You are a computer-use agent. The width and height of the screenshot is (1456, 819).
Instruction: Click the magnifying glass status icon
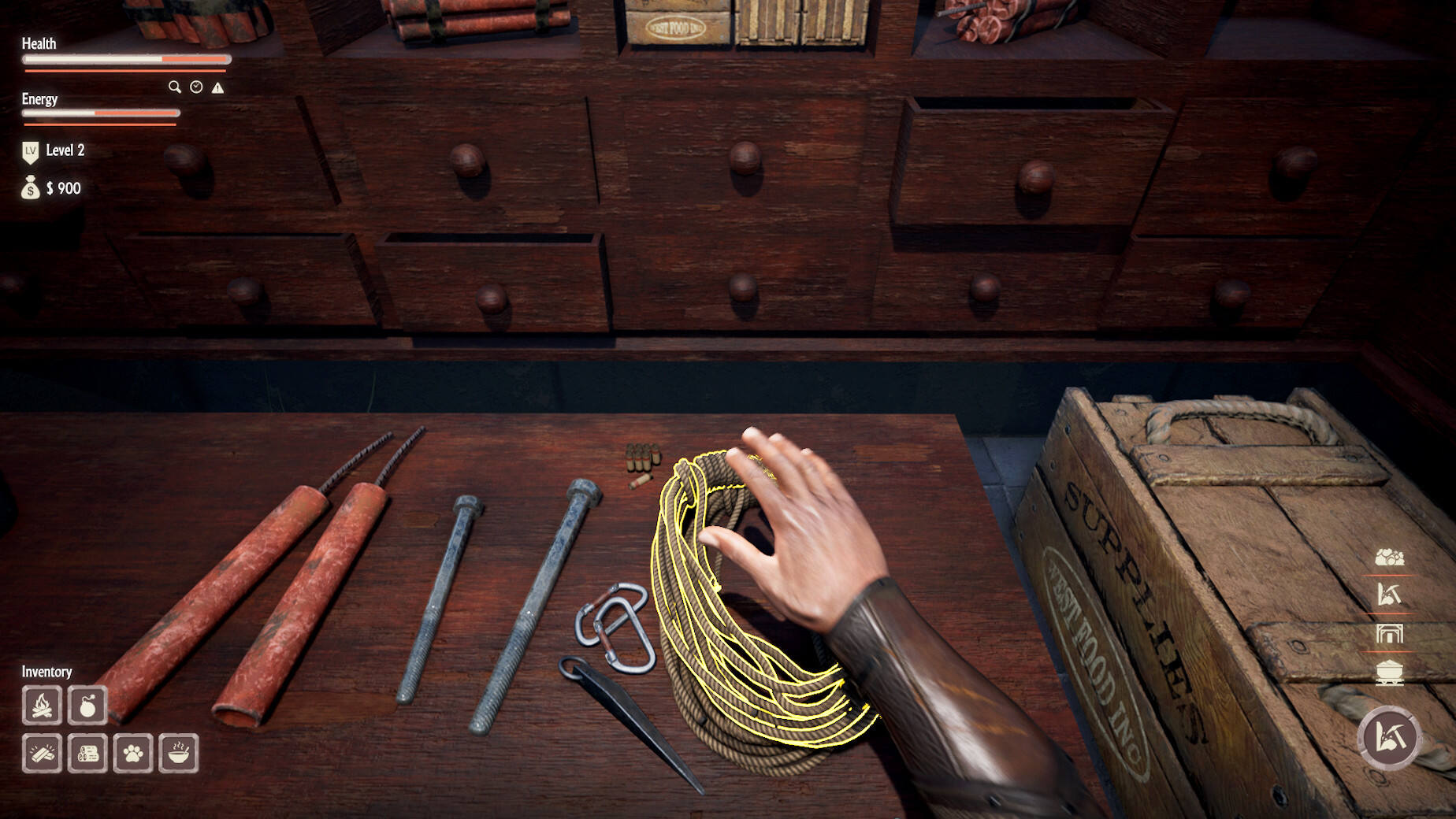[174, 87]
